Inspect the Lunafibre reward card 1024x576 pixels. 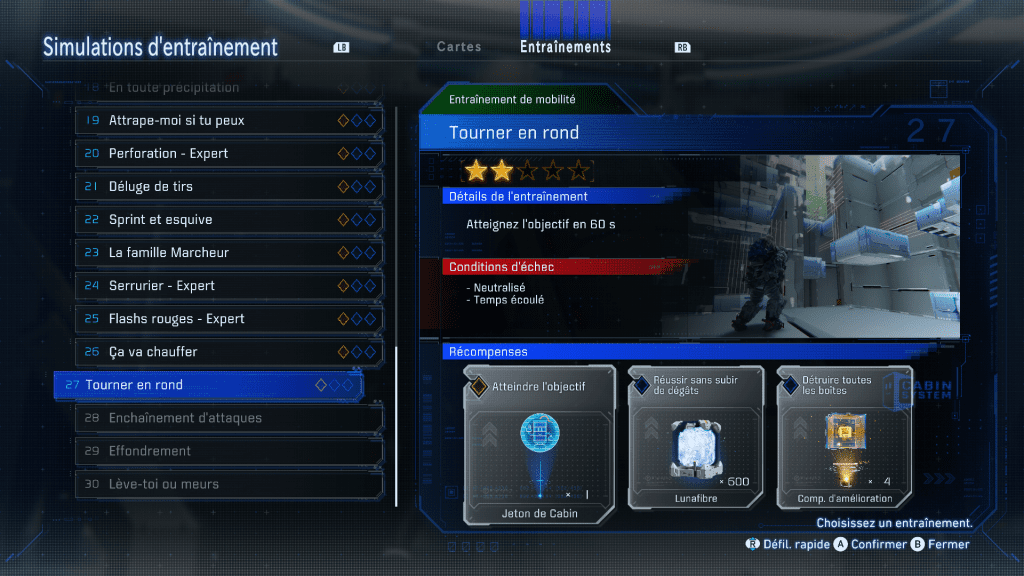pyautogui.click(x=695, y=446)
